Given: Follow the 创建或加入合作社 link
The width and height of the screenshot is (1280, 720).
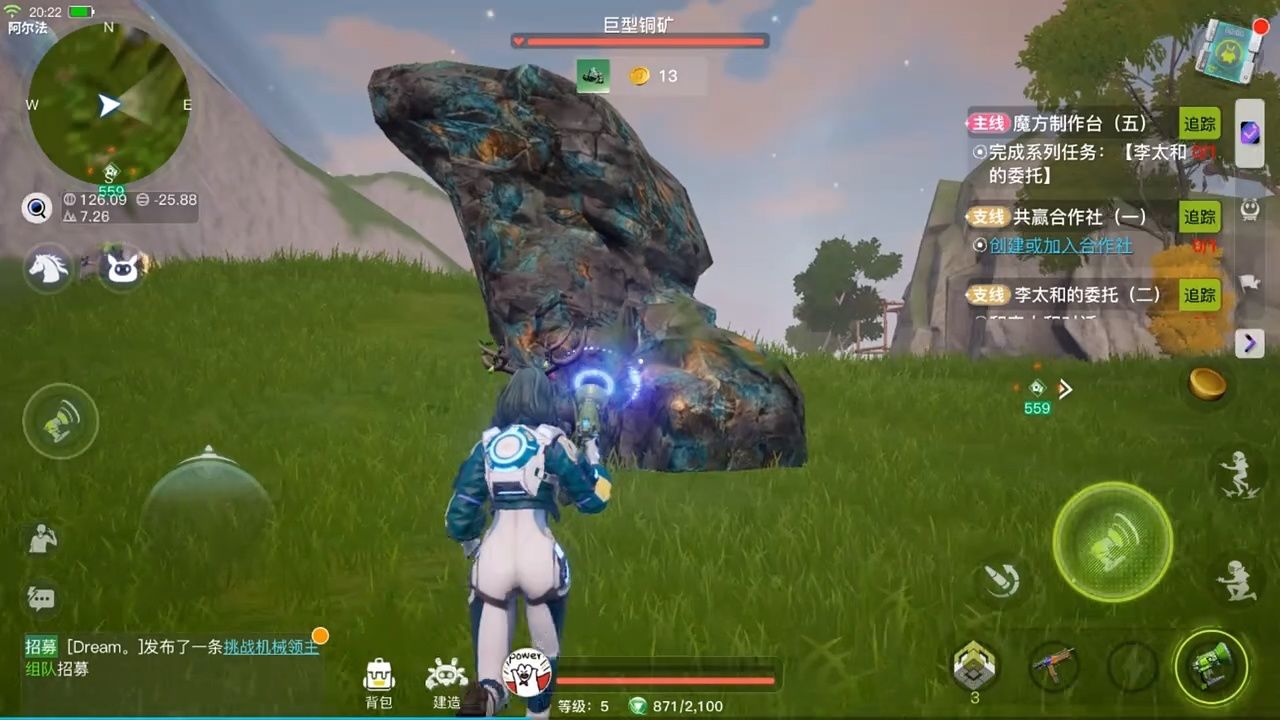Looking at the screenshot, I should point(1061,245).
